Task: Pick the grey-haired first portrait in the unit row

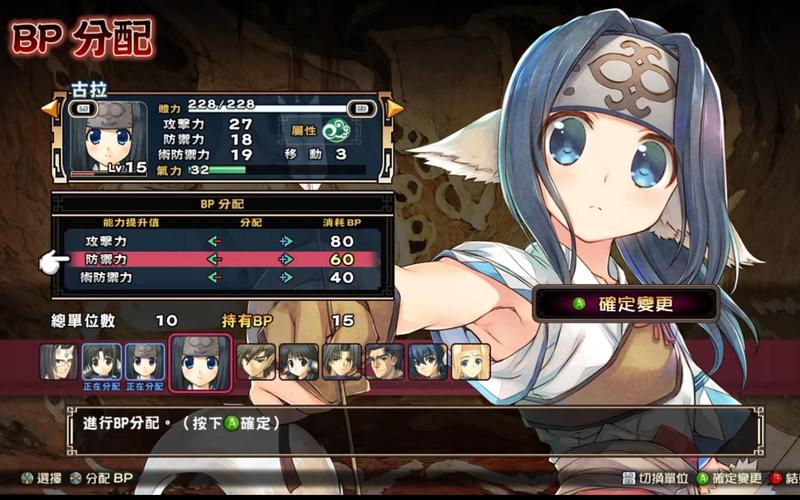Action: pos(58,361)
